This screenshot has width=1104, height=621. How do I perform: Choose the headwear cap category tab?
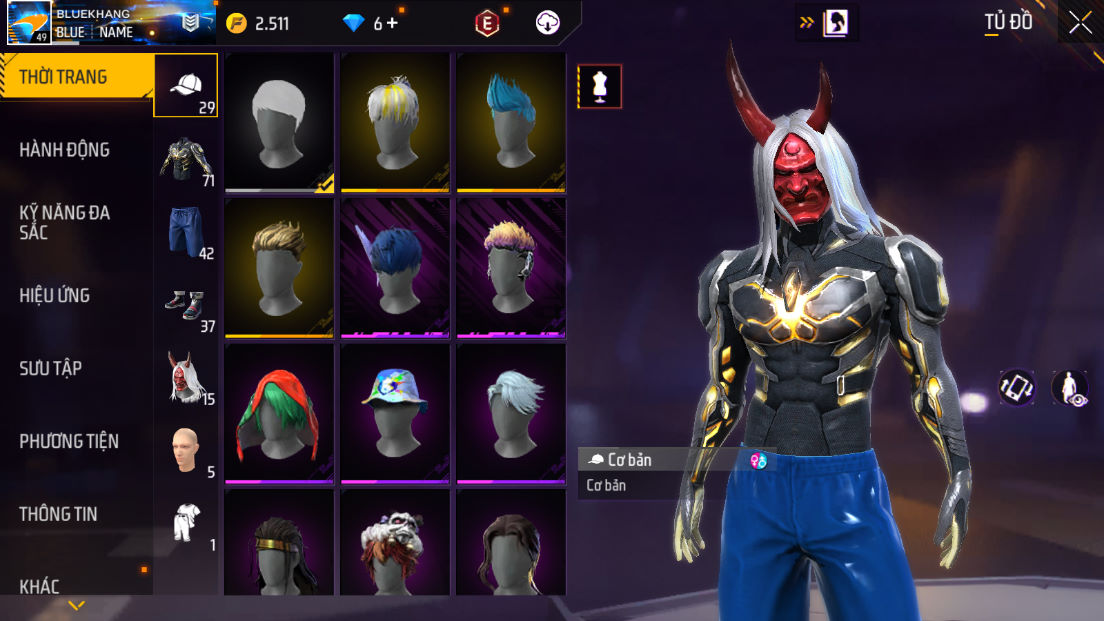186,86
